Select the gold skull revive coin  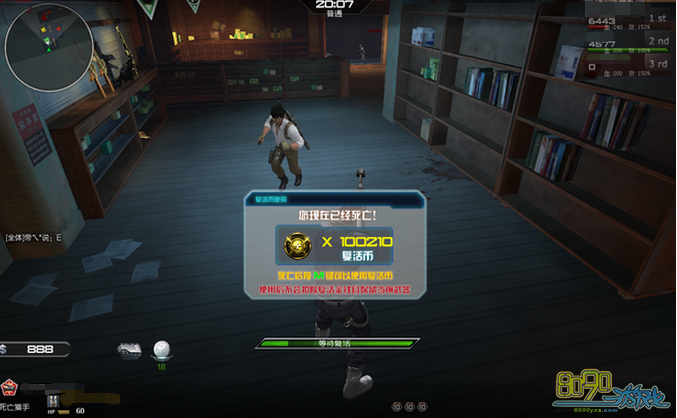pos(299,245)
